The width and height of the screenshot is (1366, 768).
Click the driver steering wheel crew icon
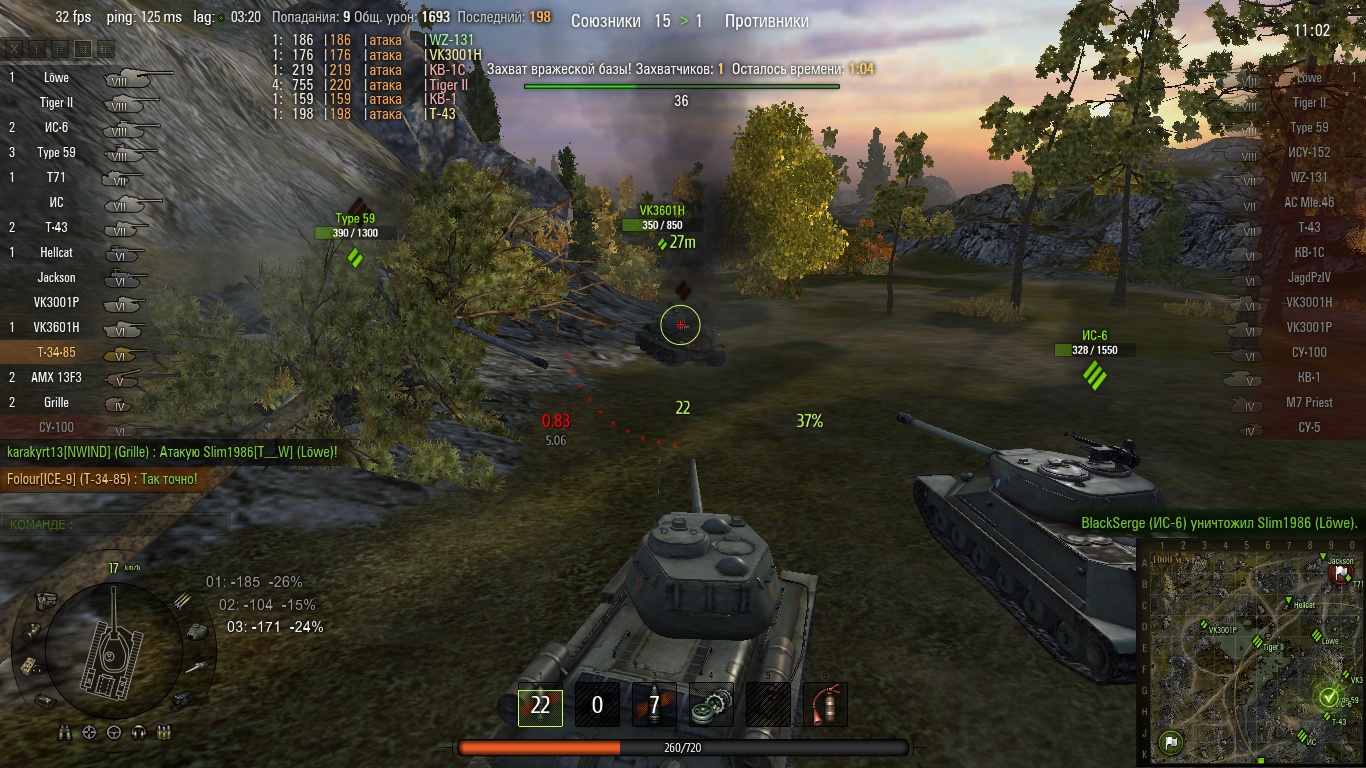click(114, 733)
